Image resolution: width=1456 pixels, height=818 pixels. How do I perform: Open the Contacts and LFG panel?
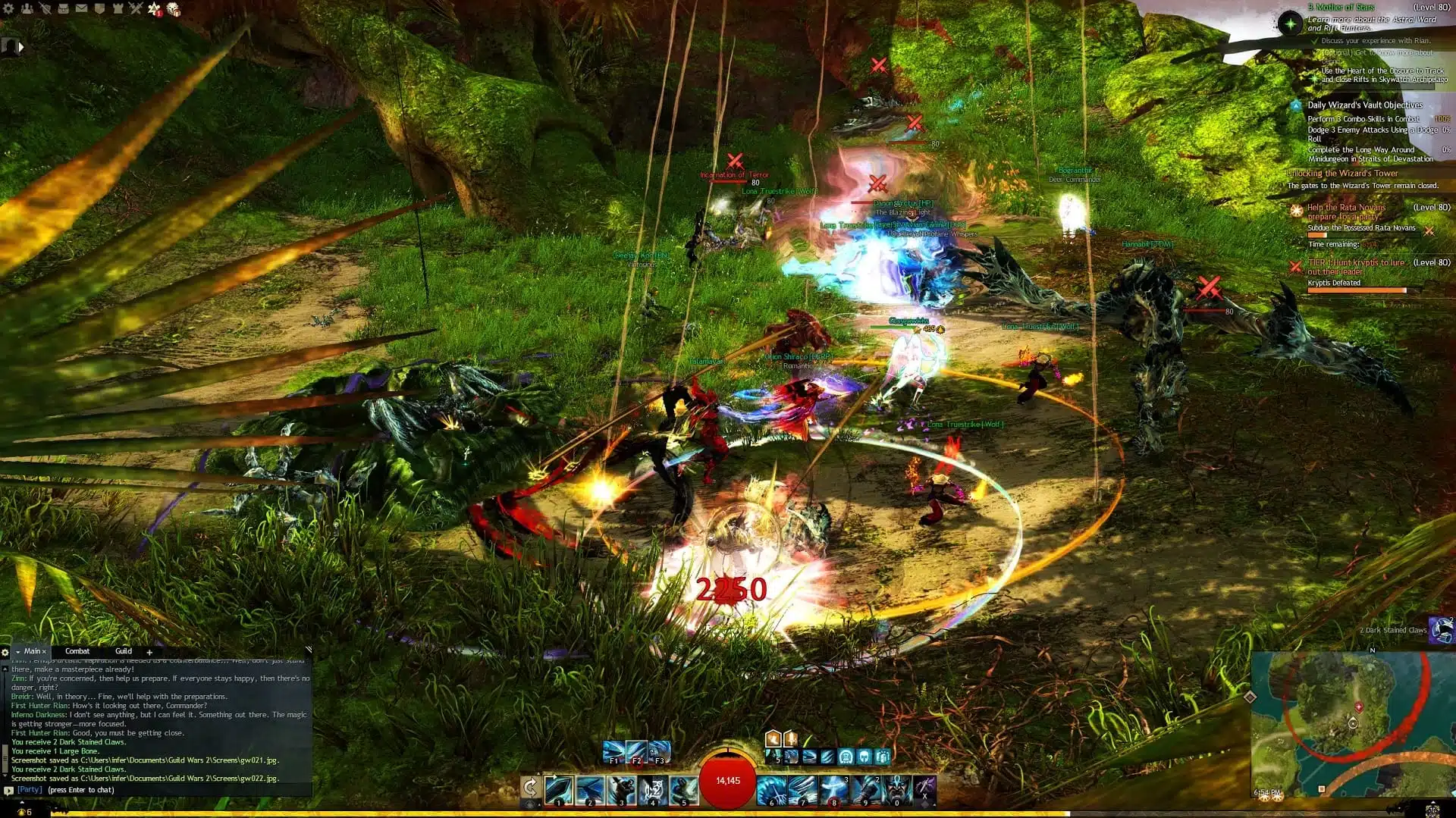pos(27,8)
